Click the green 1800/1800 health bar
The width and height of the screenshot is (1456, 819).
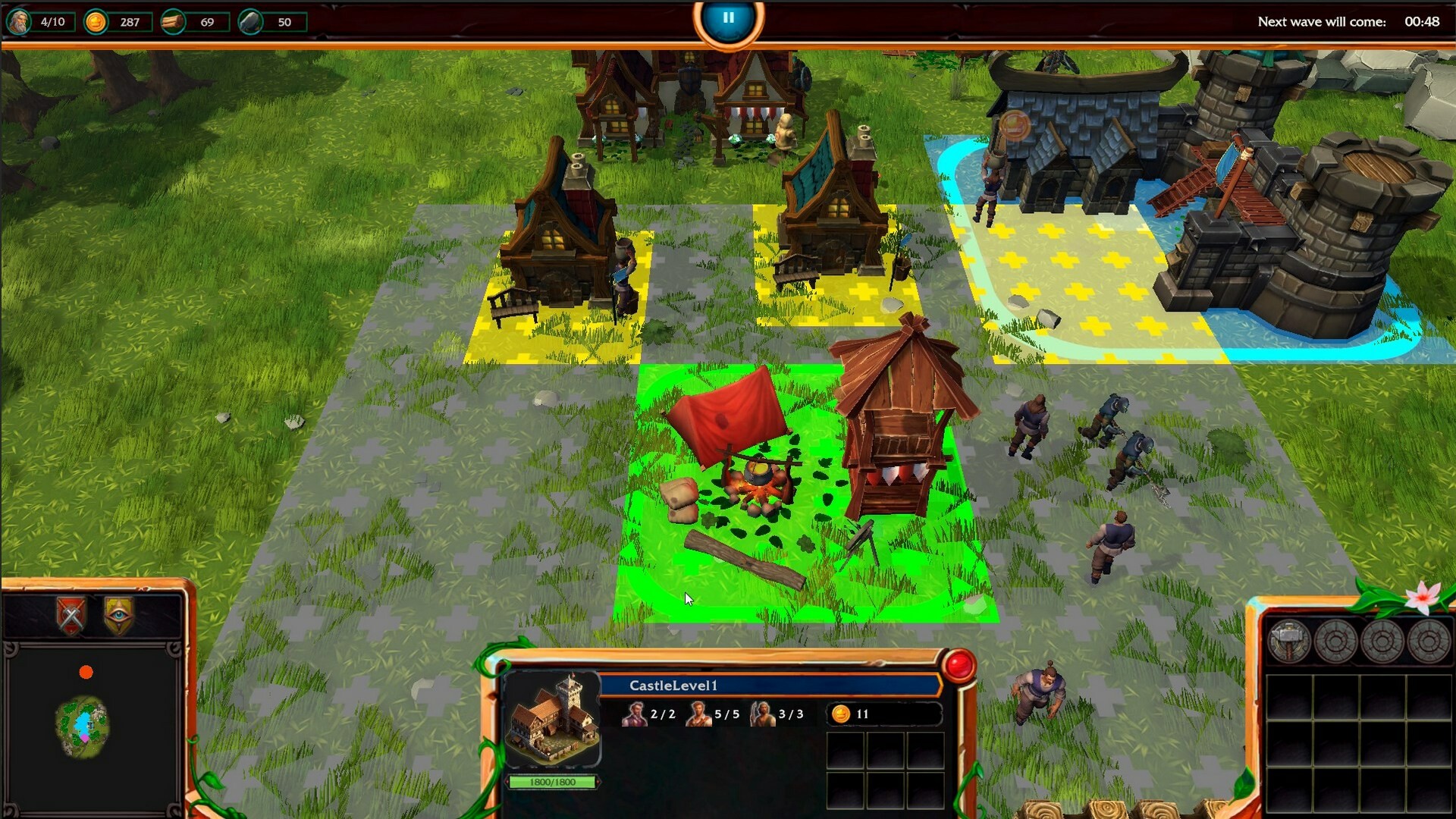(x=551, y=780)
